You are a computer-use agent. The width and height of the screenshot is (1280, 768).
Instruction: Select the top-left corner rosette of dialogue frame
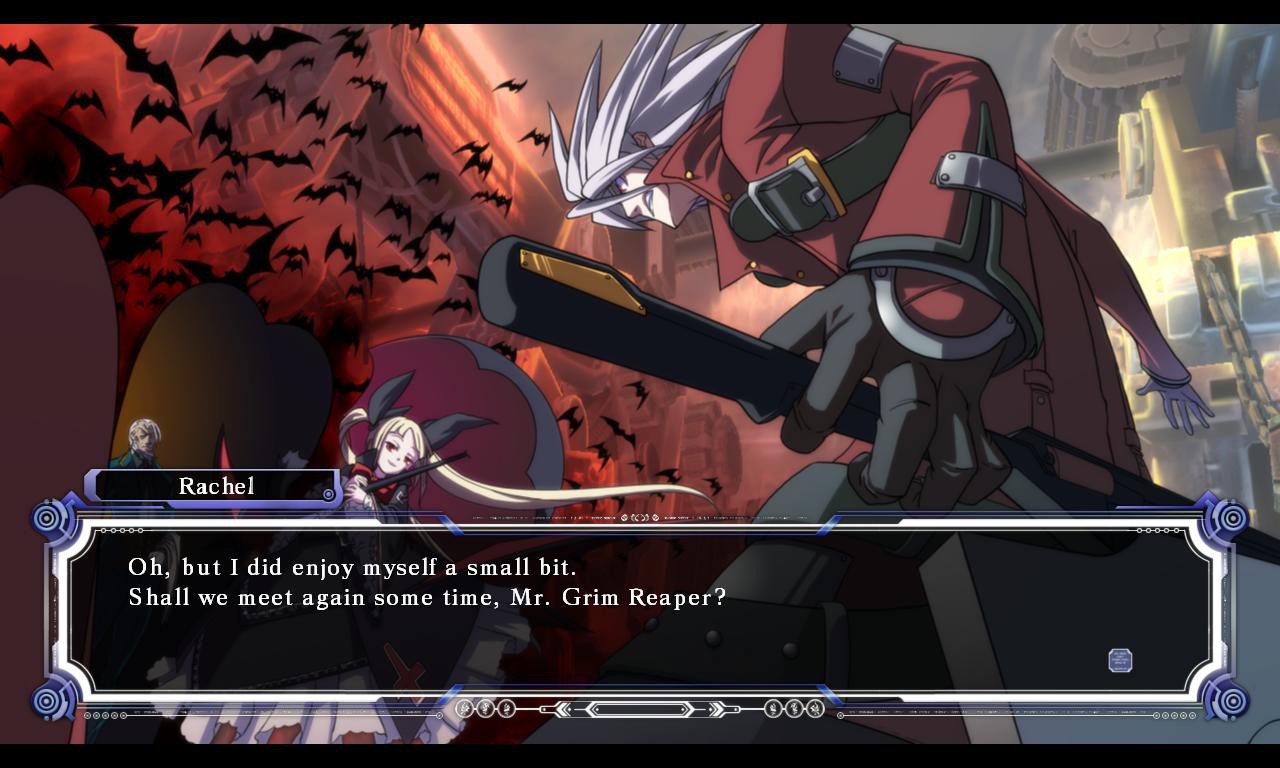tap(47, 520)
